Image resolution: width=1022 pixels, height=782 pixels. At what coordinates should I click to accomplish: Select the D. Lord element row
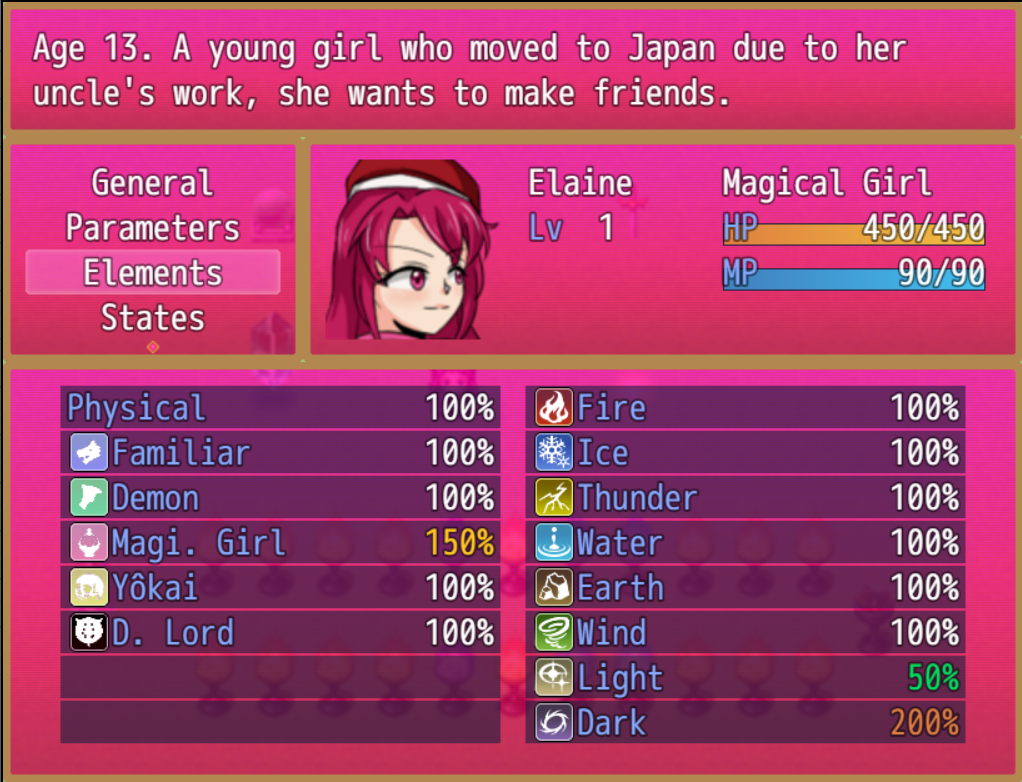click(280, 633)
